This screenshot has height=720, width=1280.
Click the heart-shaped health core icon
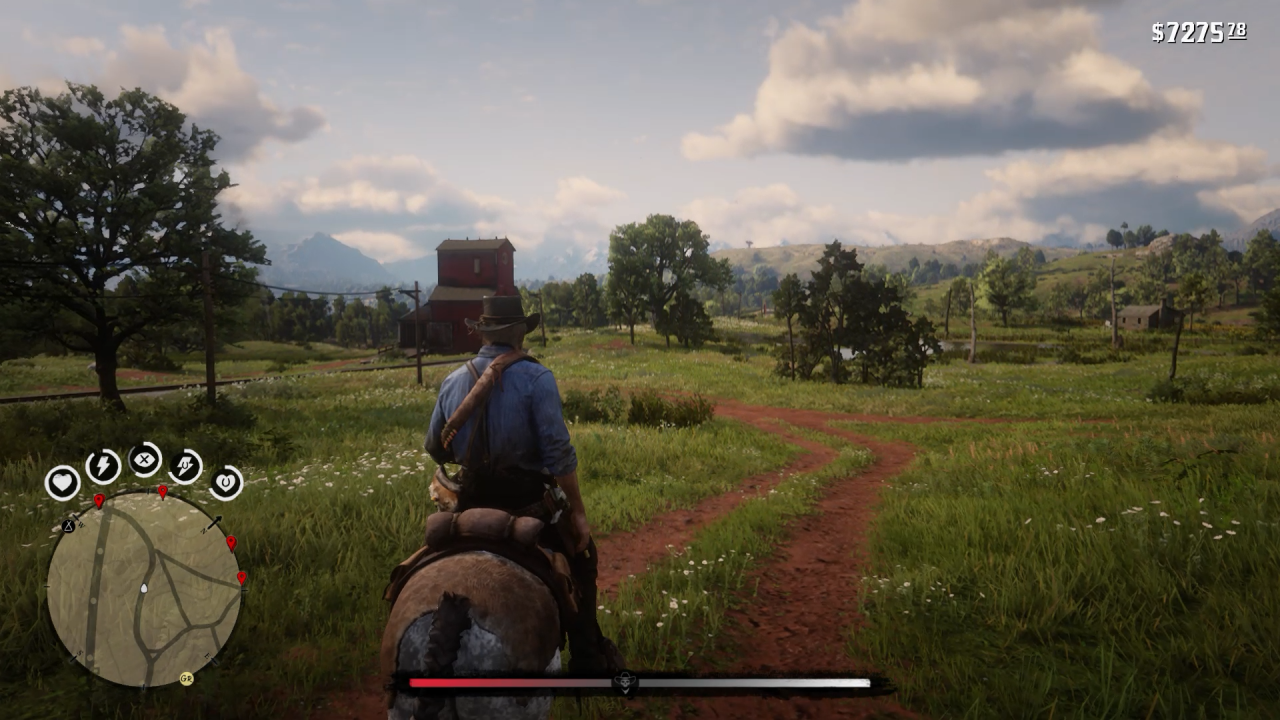point(63,481)
